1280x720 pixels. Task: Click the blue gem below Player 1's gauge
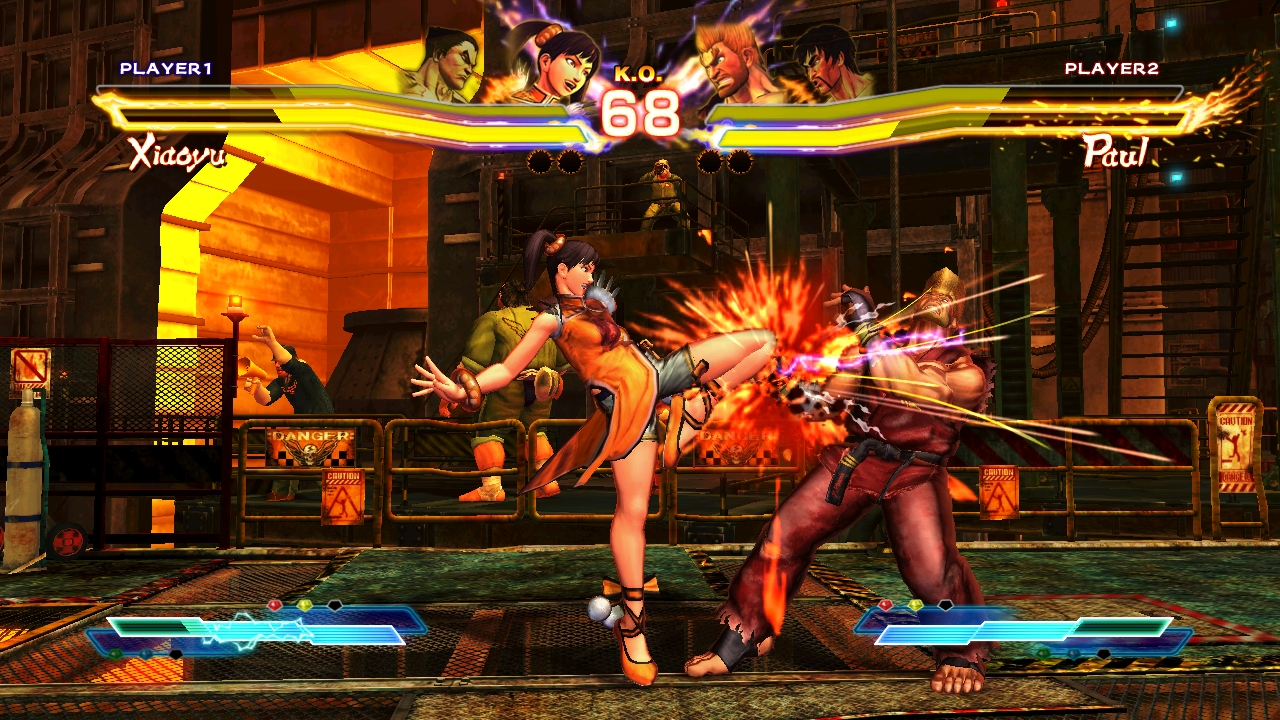pyautogui.click(x=145, y=656)
